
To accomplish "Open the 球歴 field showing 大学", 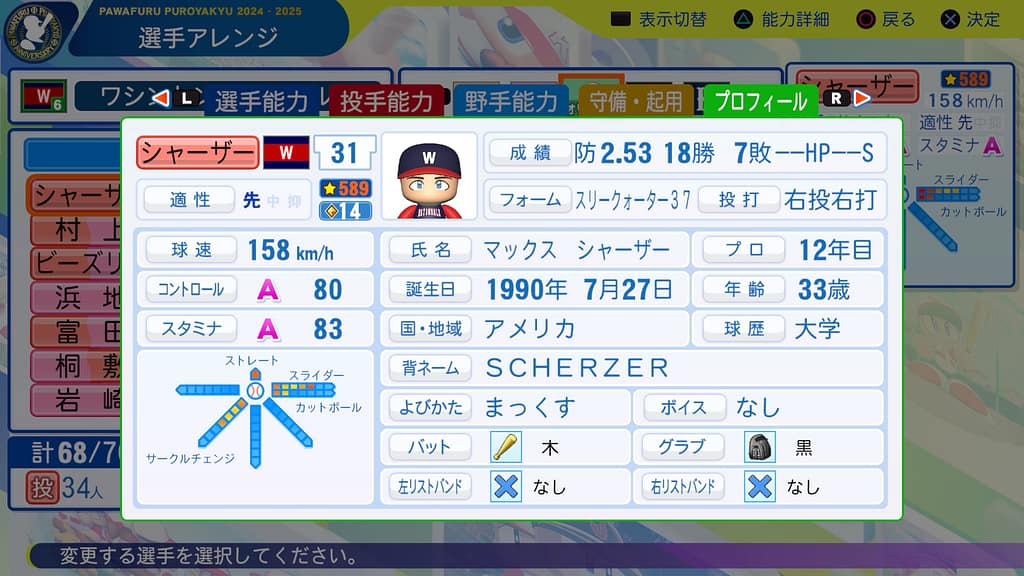I will (790, 328).
